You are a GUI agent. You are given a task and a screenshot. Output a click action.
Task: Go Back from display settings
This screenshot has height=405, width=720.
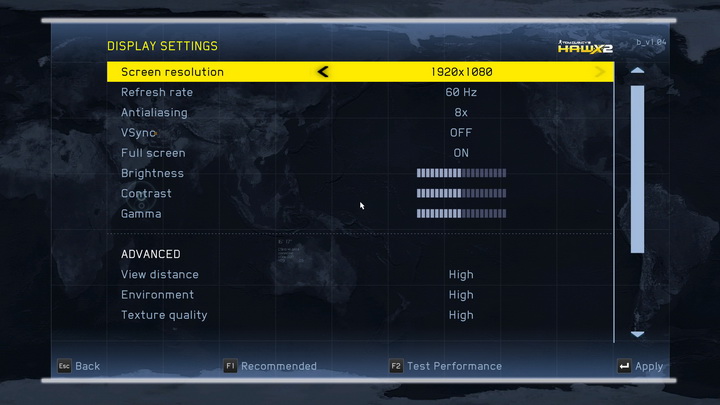click(x=78, y=366)
